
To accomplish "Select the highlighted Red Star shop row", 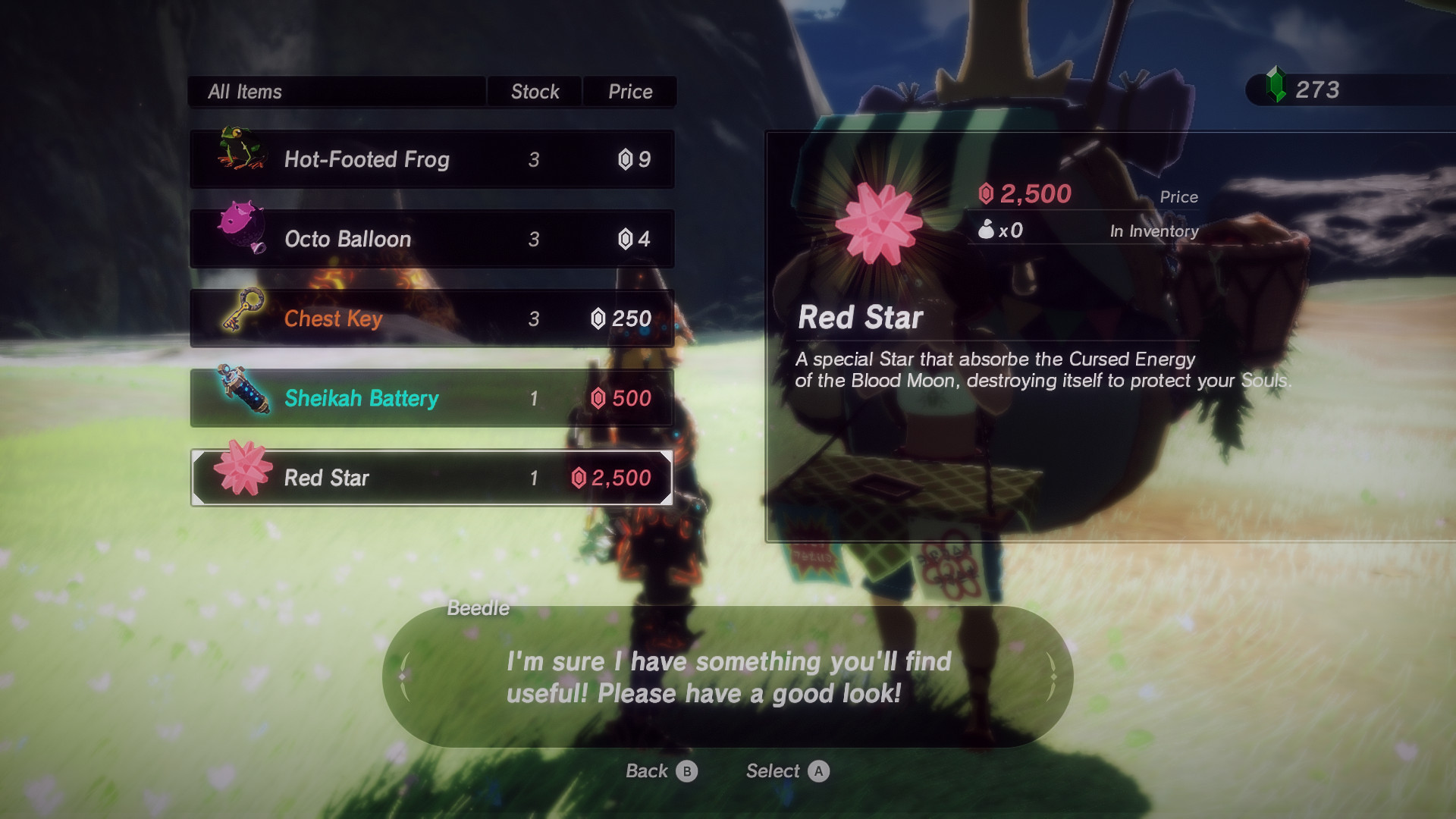I will (x=432, y=478).
